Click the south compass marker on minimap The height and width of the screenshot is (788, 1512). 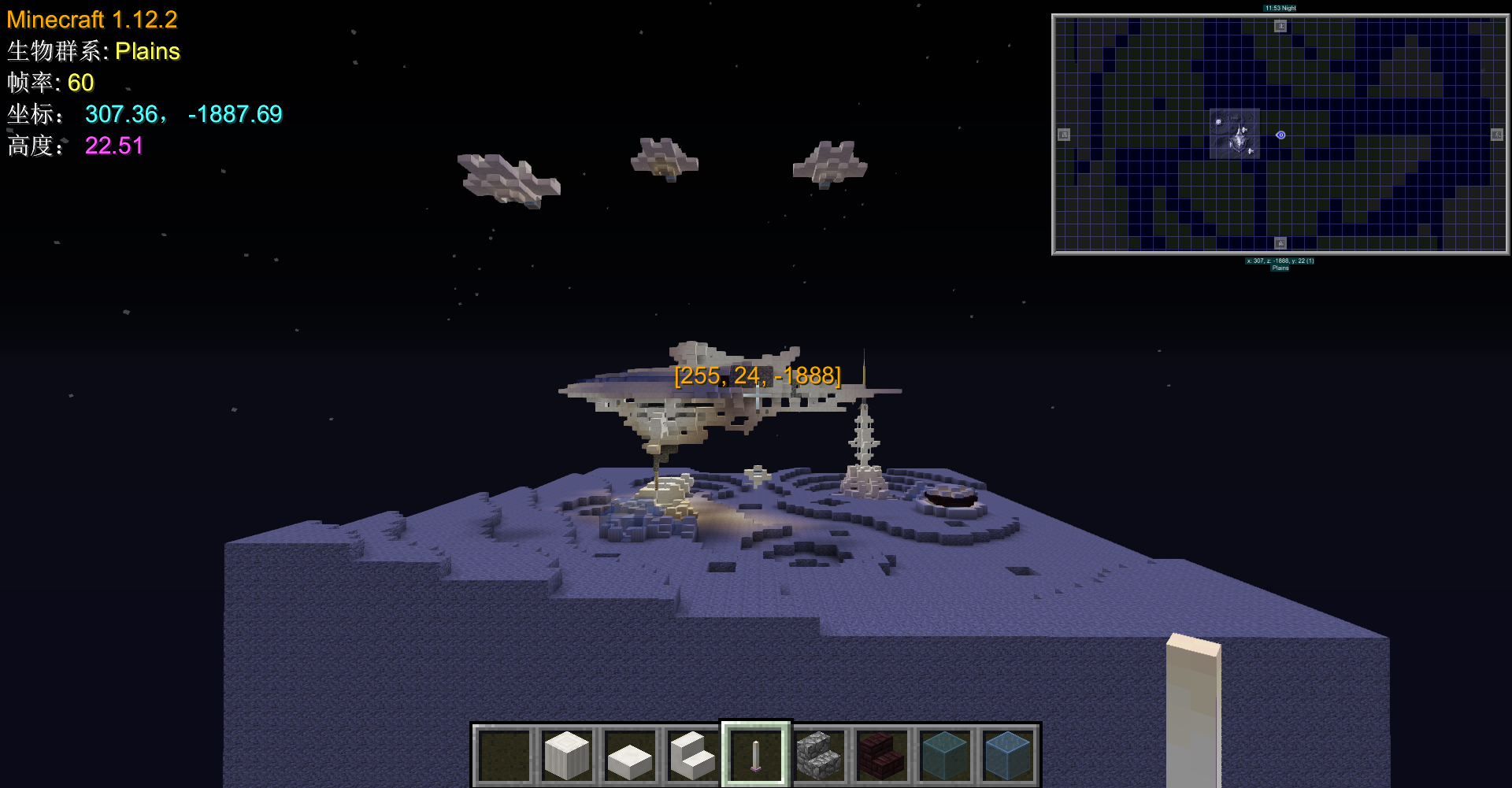click(x=1280, y=243)
